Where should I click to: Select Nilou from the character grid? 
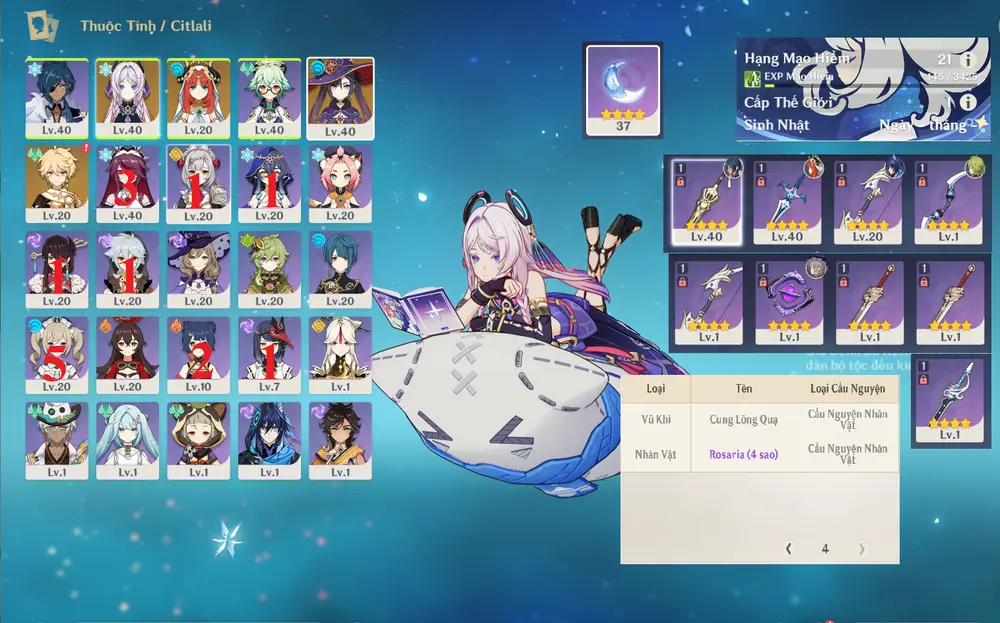coord(198,96)
